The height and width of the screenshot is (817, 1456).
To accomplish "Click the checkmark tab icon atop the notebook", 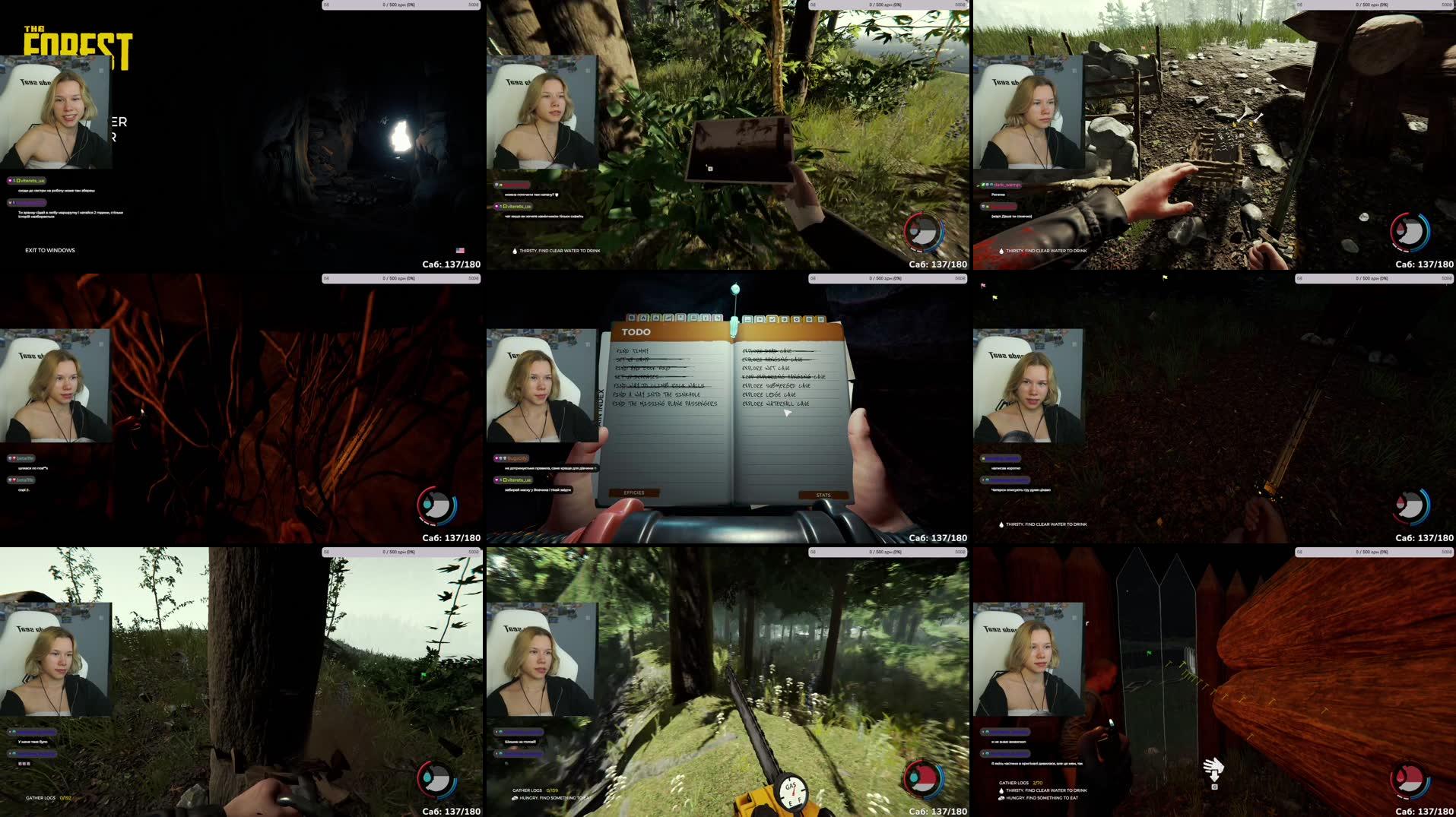I will coord(772,318).
